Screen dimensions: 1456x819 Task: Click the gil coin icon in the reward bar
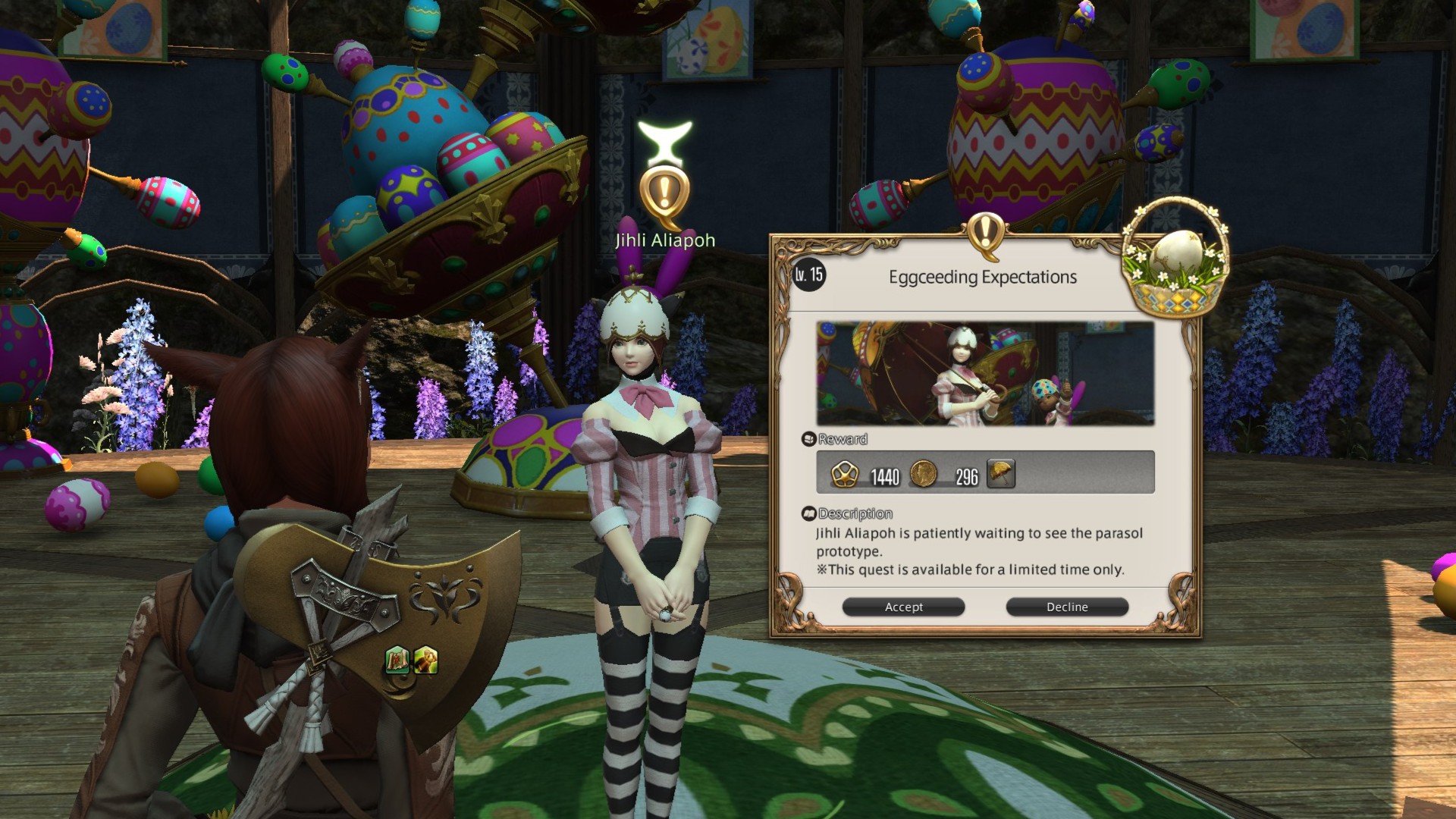[925, 474]
